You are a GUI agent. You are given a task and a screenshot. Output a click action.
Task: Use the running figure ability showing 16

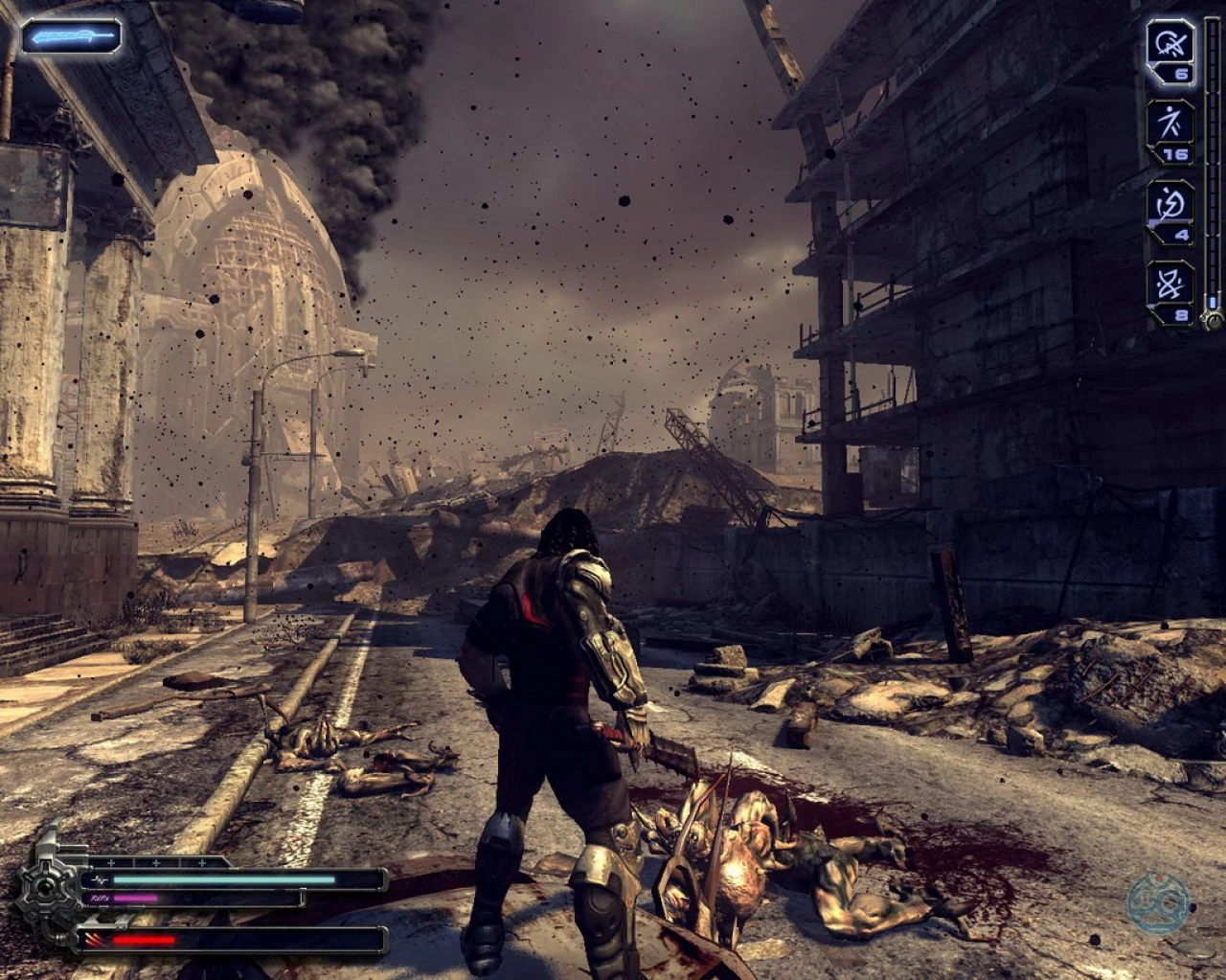pyautogui.click(x=1170, y=124)
